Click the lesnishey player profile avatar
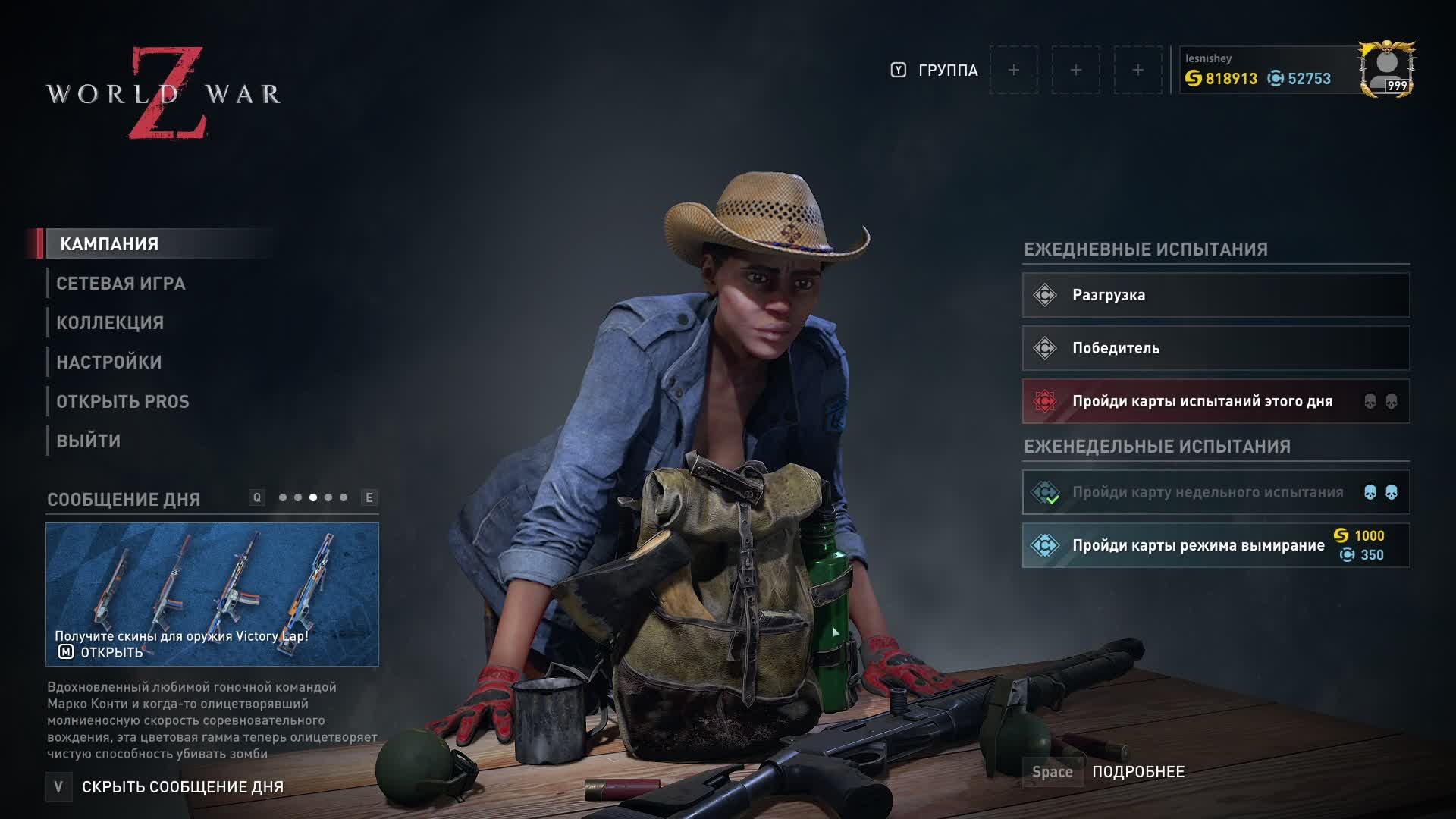This screenshot has height=819, width=1456. click(x=1386, y=70)
